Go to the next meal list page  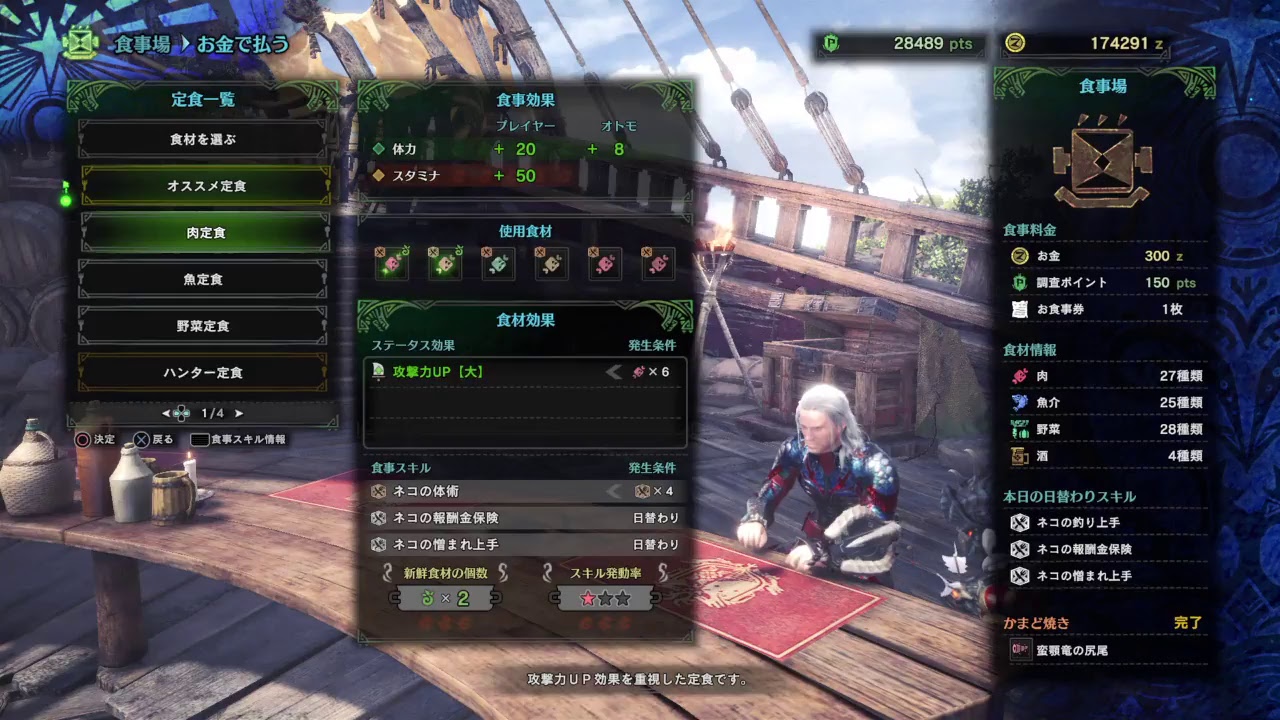tap(239, 413)
